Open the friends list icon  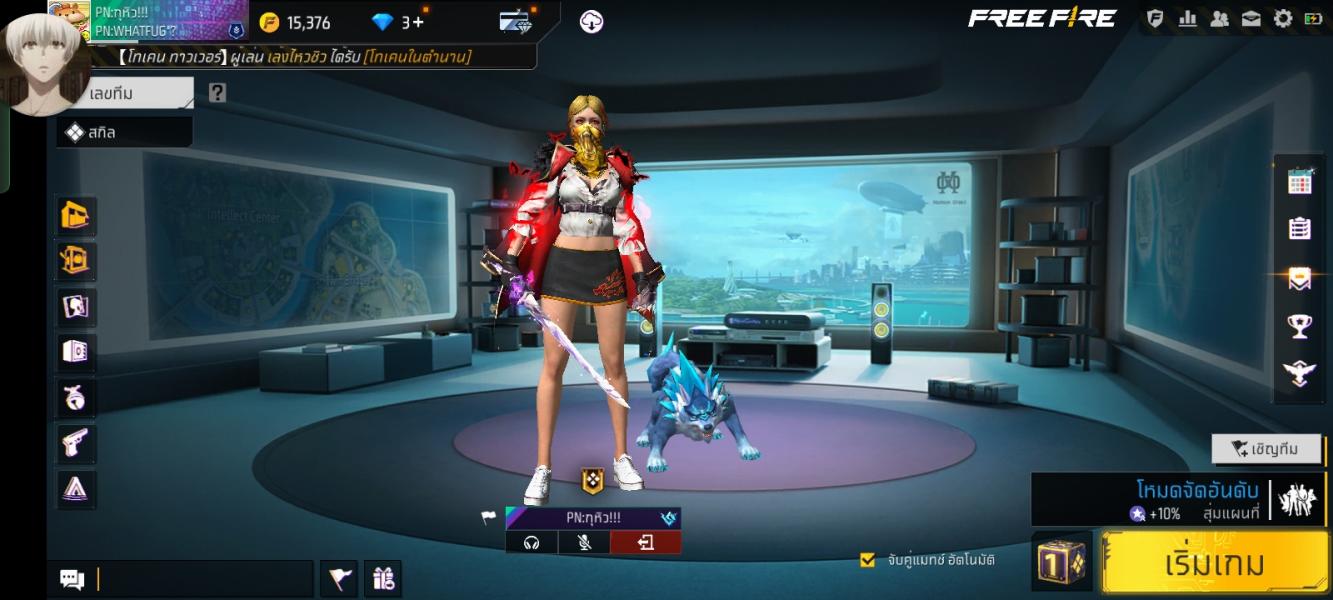[1219, 19]
